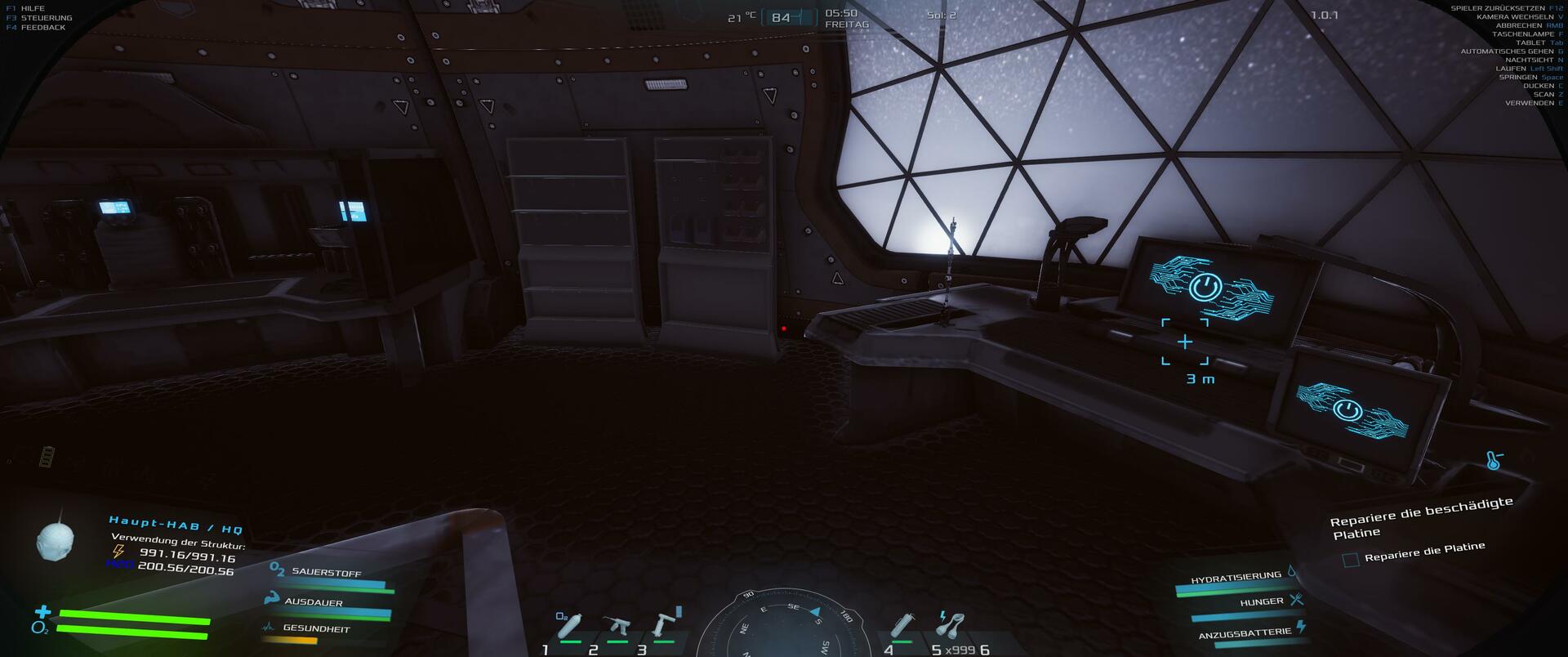Select the oxygen tank in hotbar slot 1
Image resolution: width=1568 pixels, height=657 pixels.
click(x=569, y=626)
